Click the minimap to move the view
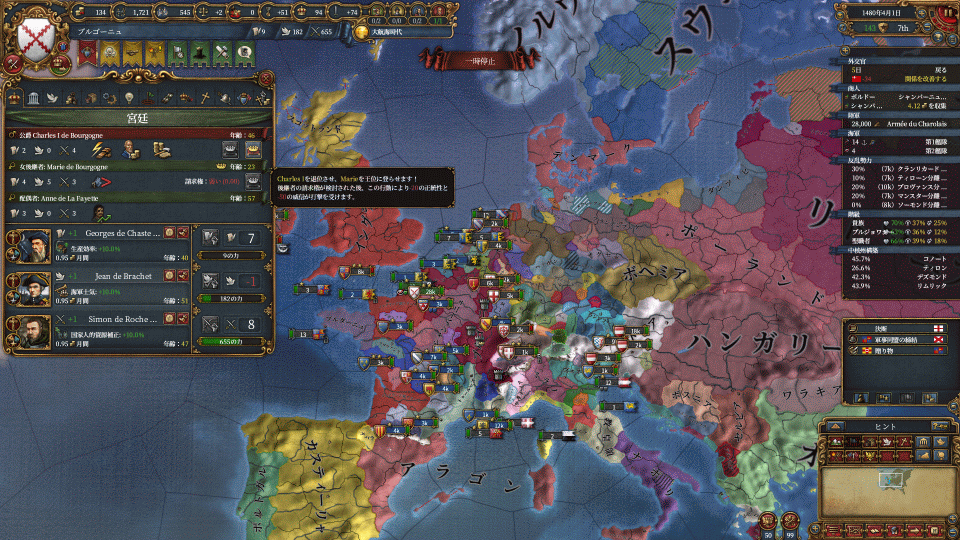Viewport: 960px width, 540px height. click(x=886, y=480)
